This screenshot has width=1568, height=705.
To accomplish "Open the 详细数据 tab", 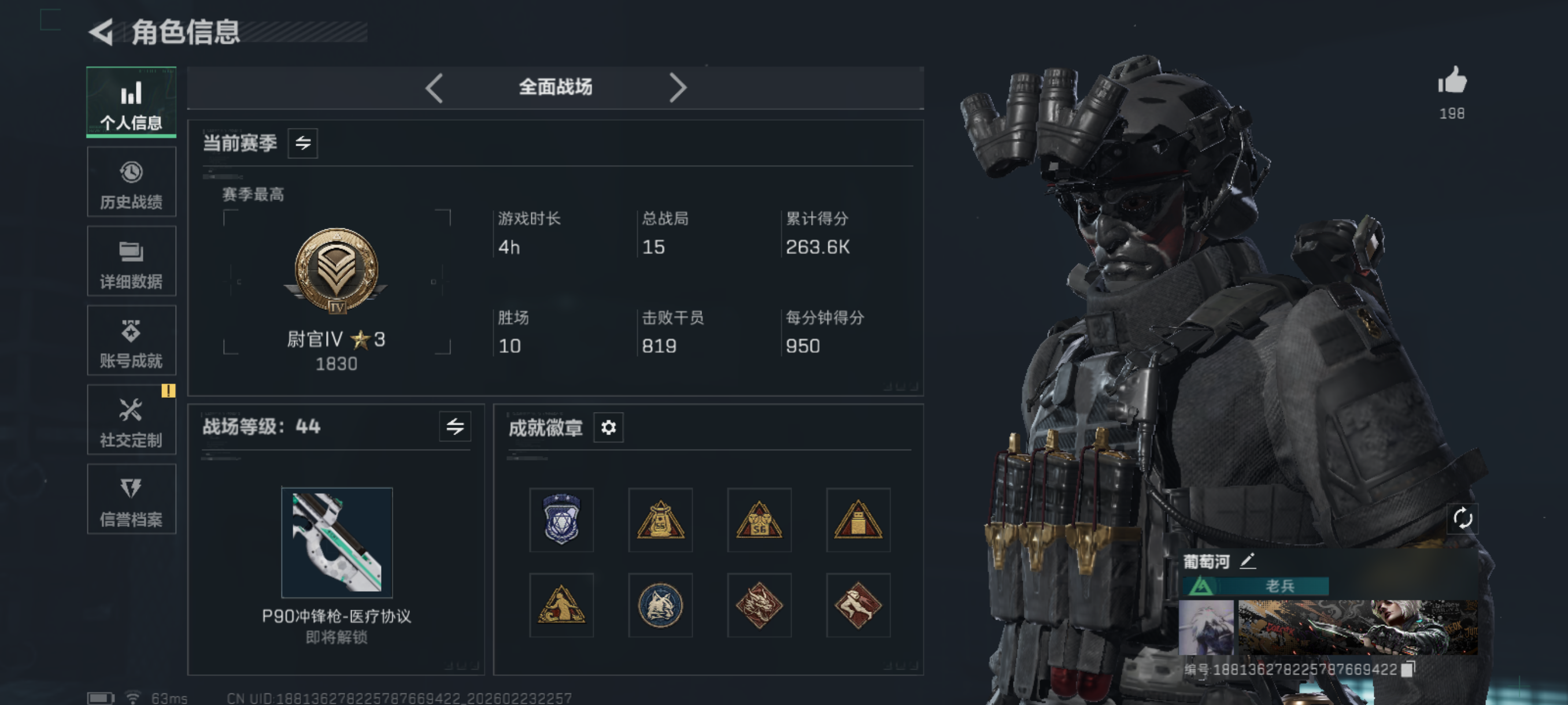I will click(x=131, y=262).
